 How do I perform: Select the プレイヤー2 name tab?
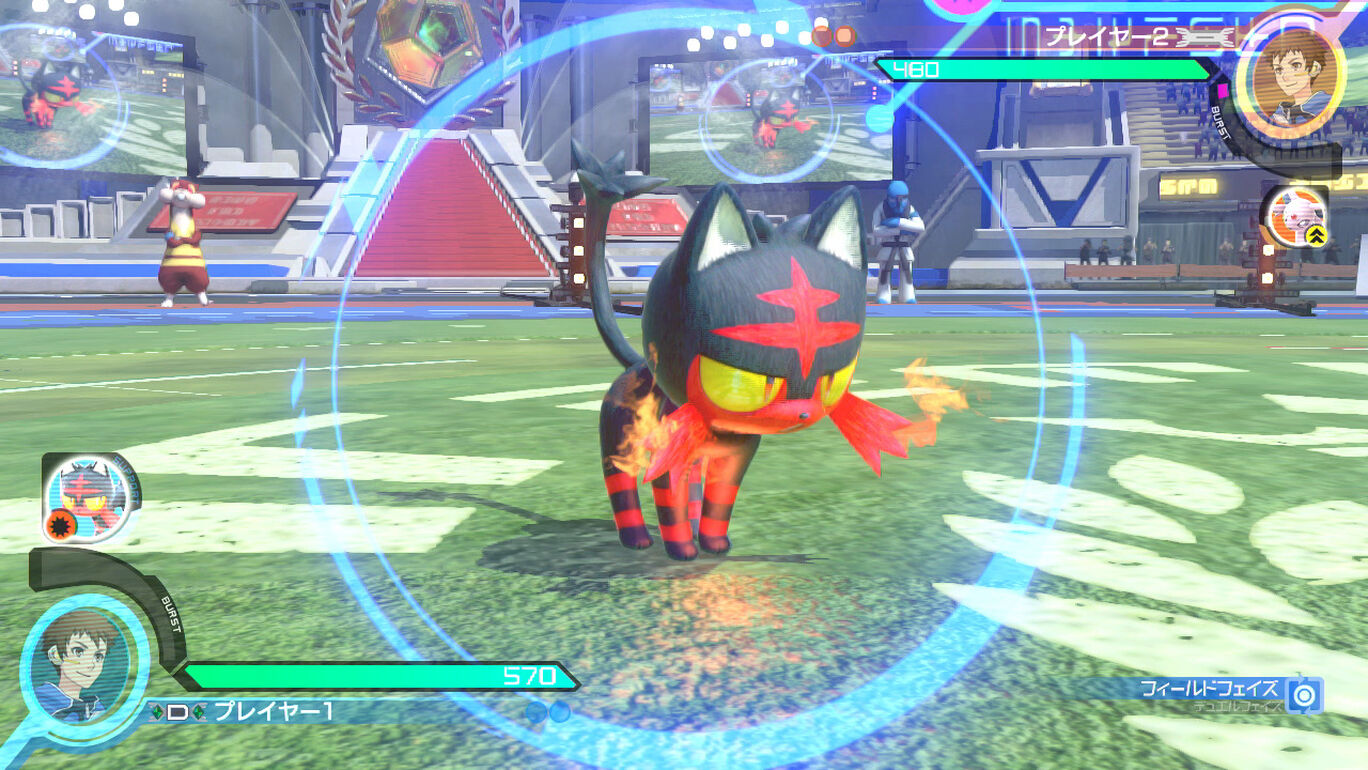coord(1107,38)
